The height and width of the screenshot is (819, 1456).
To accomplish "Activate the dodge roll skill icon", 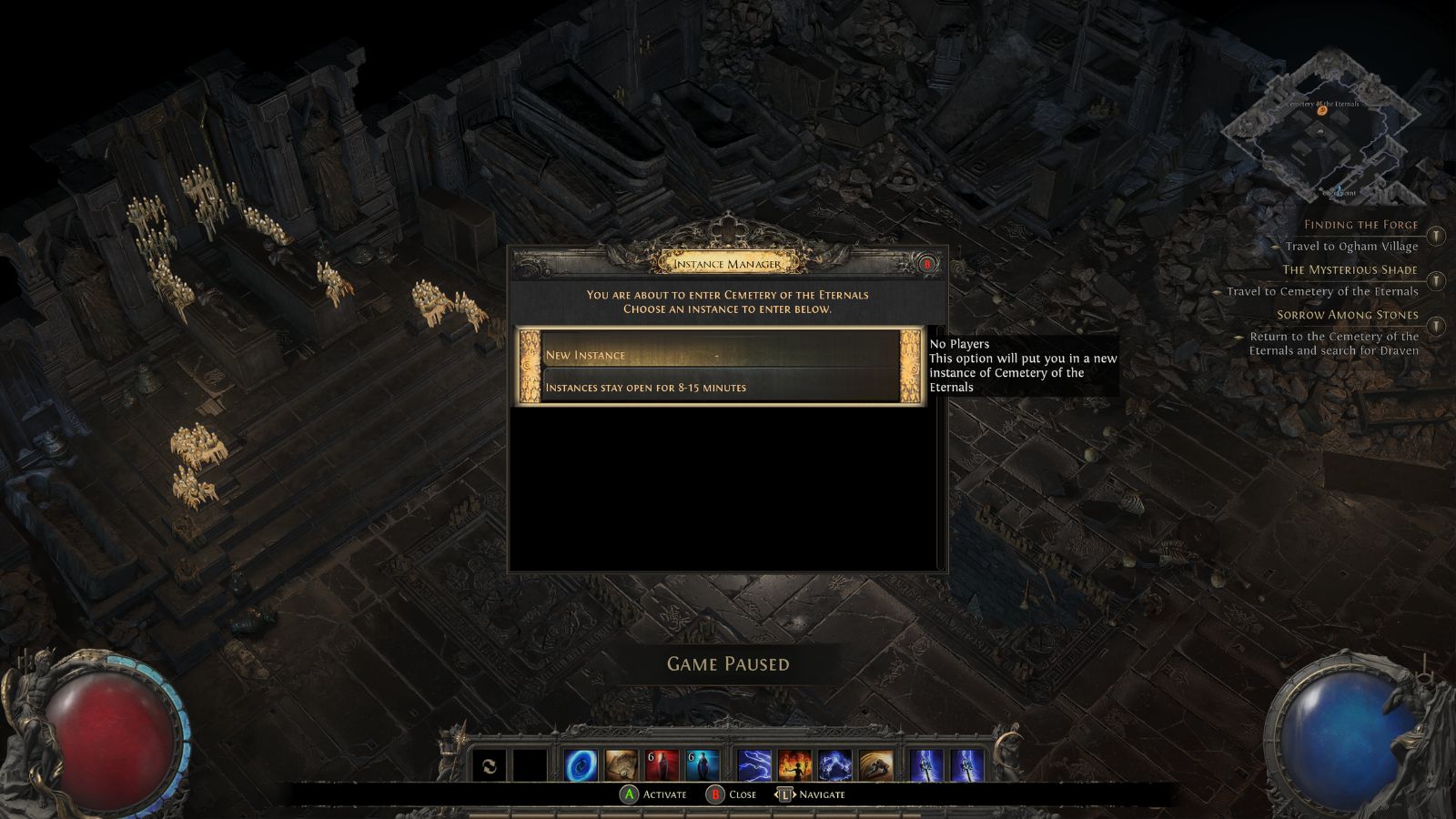I will coord(875,765).
